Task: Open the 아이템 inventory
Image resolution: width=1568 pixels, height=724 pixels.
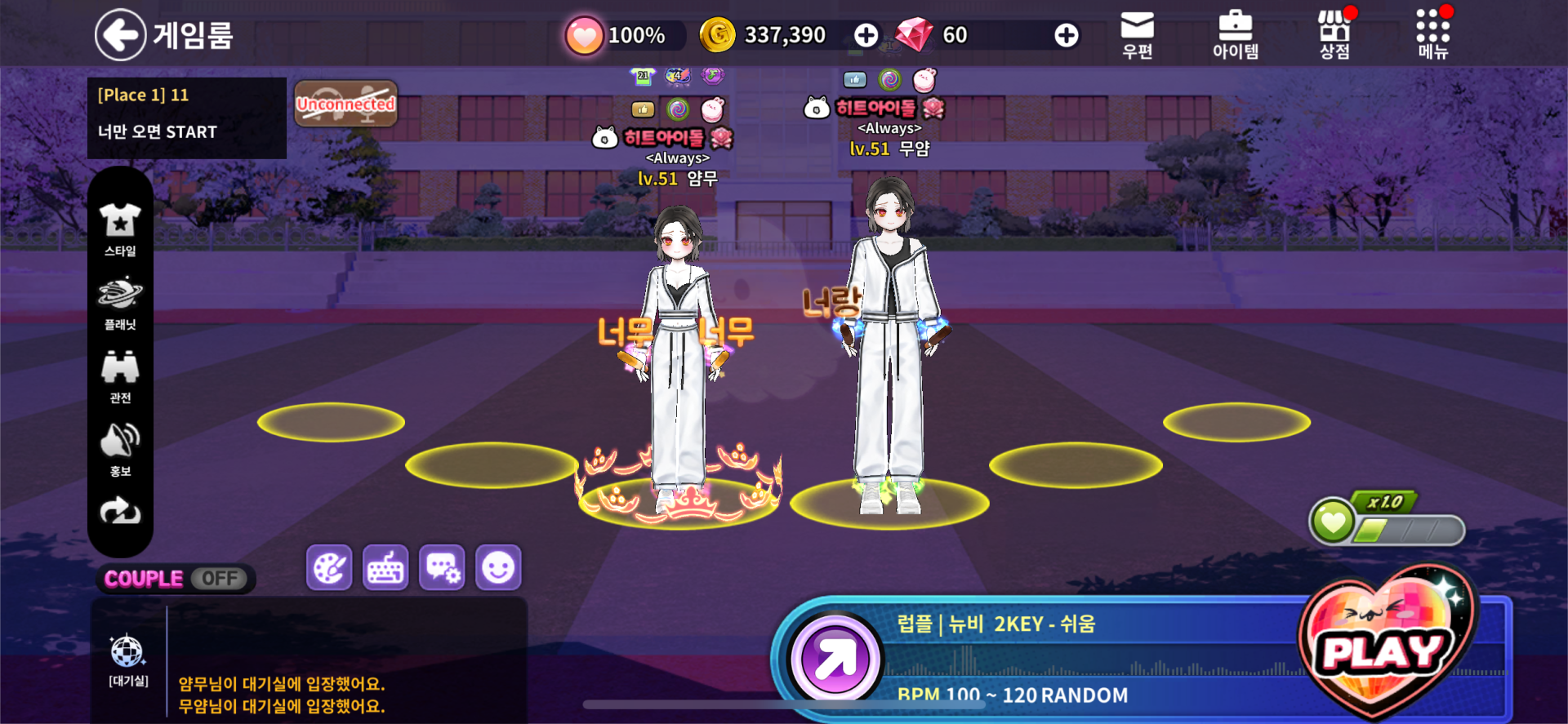Action: click(1235, 35)
